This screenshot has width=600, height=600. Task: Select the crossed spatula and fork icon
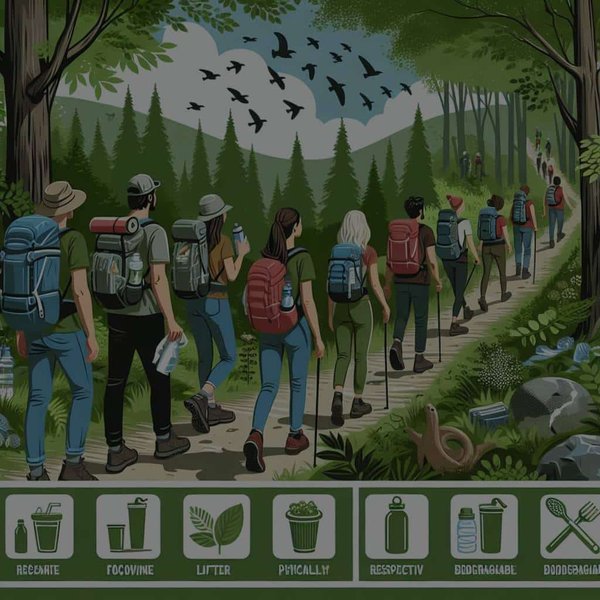click(x=571, y=526)
